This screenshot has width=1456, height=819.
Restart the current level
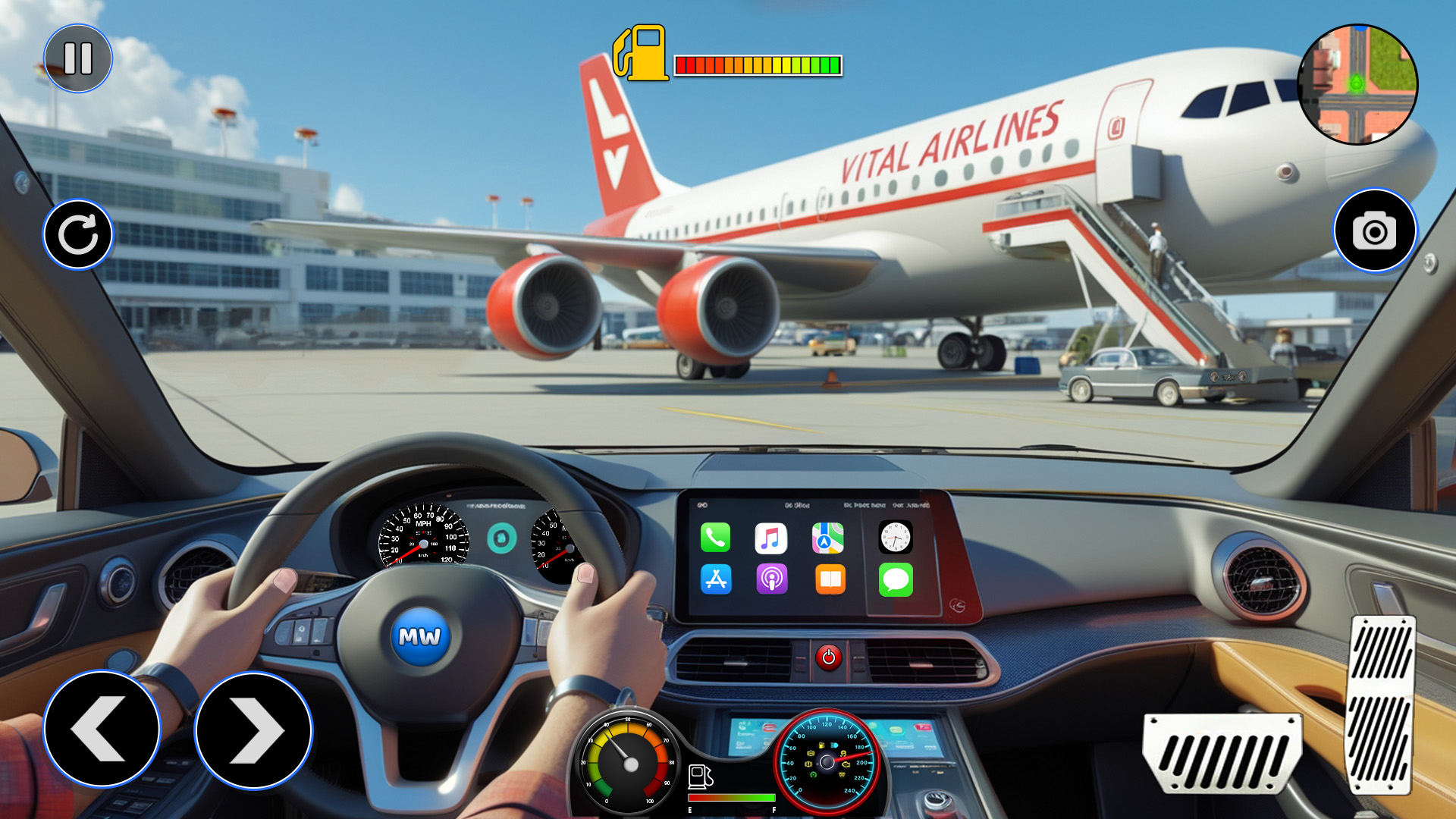79,232
